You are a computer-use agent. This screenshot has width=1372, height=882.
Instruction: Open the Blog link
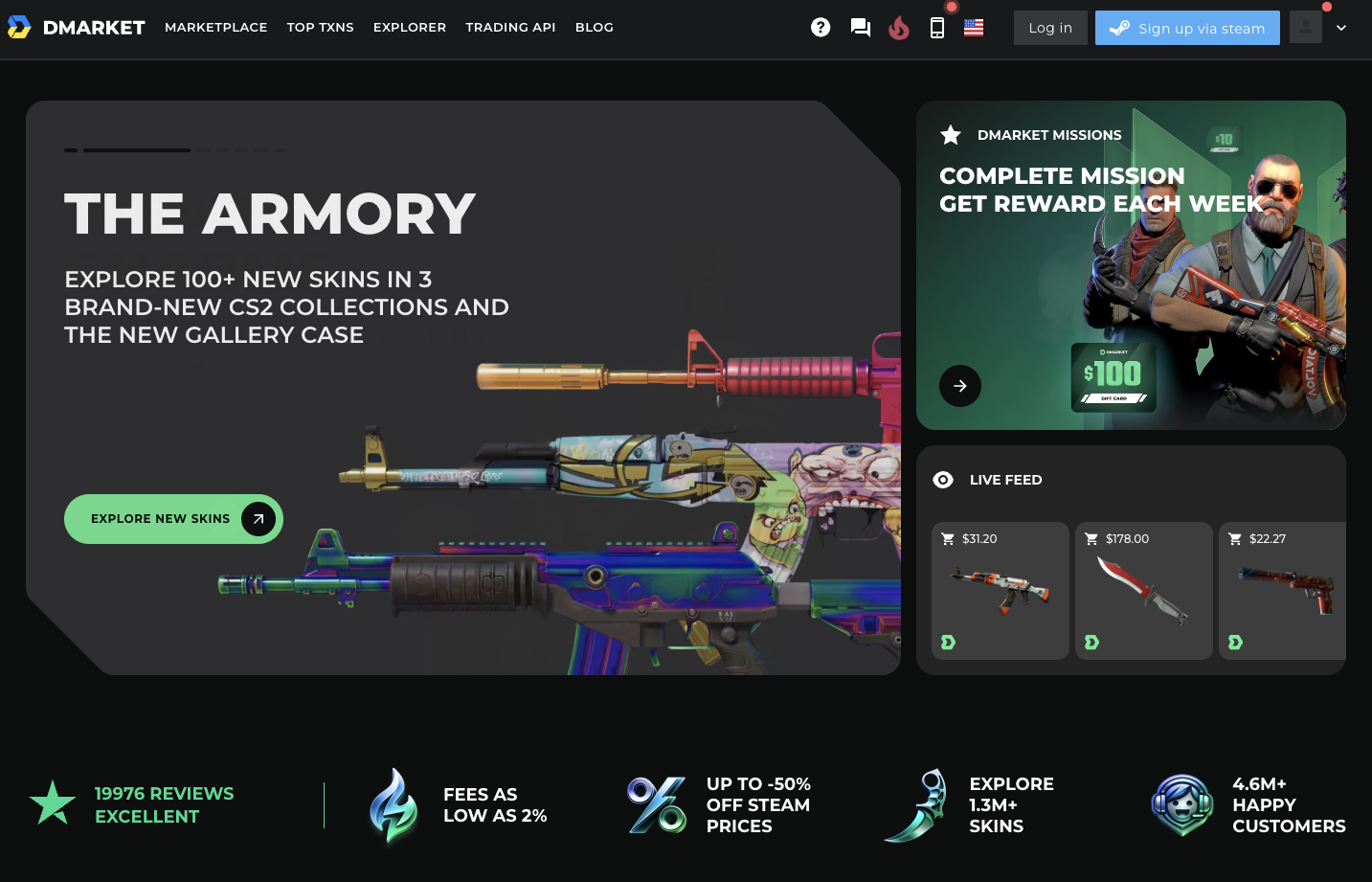pyautogui.click(x=594, y=28)
